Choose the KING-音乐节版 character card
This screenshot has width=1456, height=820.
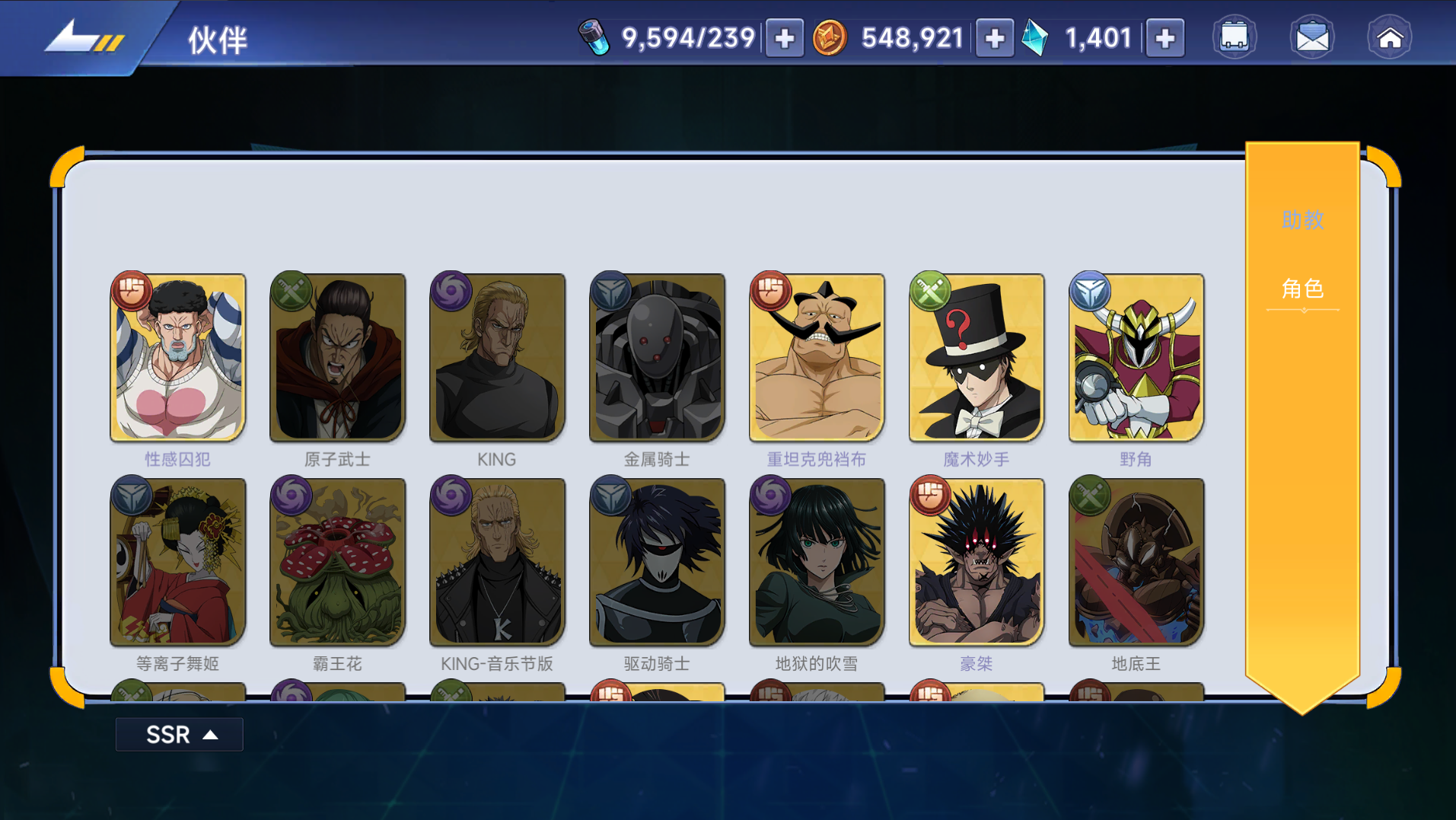click(497, 563)
